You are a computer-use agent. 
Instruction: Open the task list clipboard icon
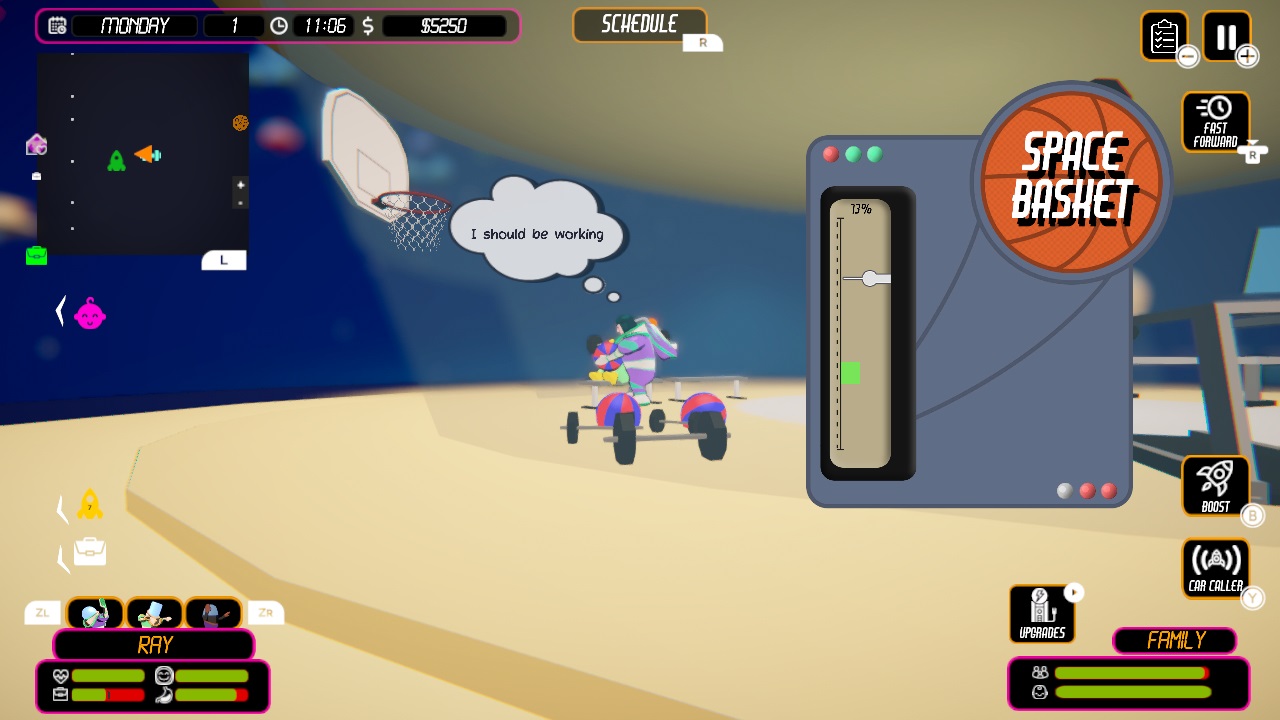1166,37
